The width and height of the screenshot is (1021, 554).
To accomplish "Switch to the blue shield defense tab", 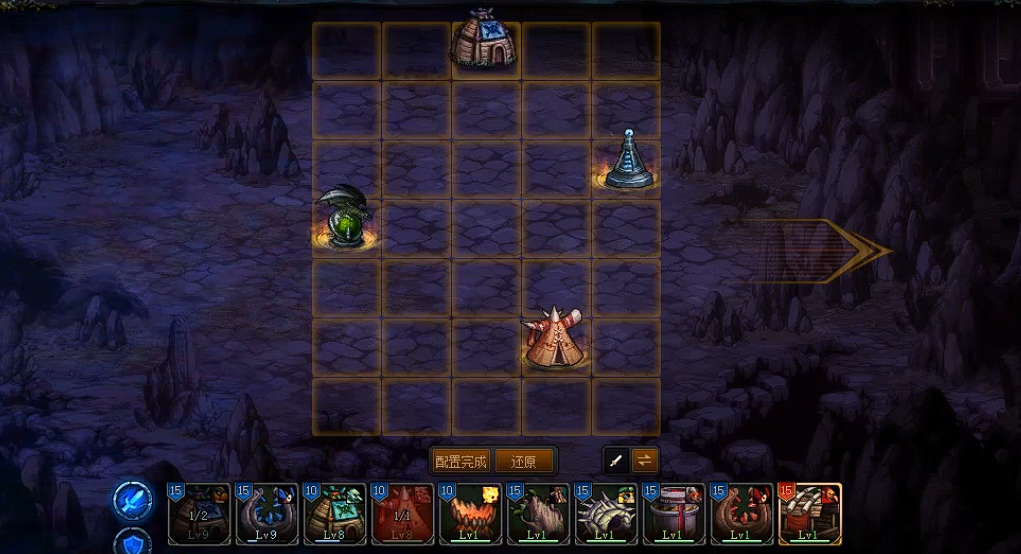I will [134, 542].
